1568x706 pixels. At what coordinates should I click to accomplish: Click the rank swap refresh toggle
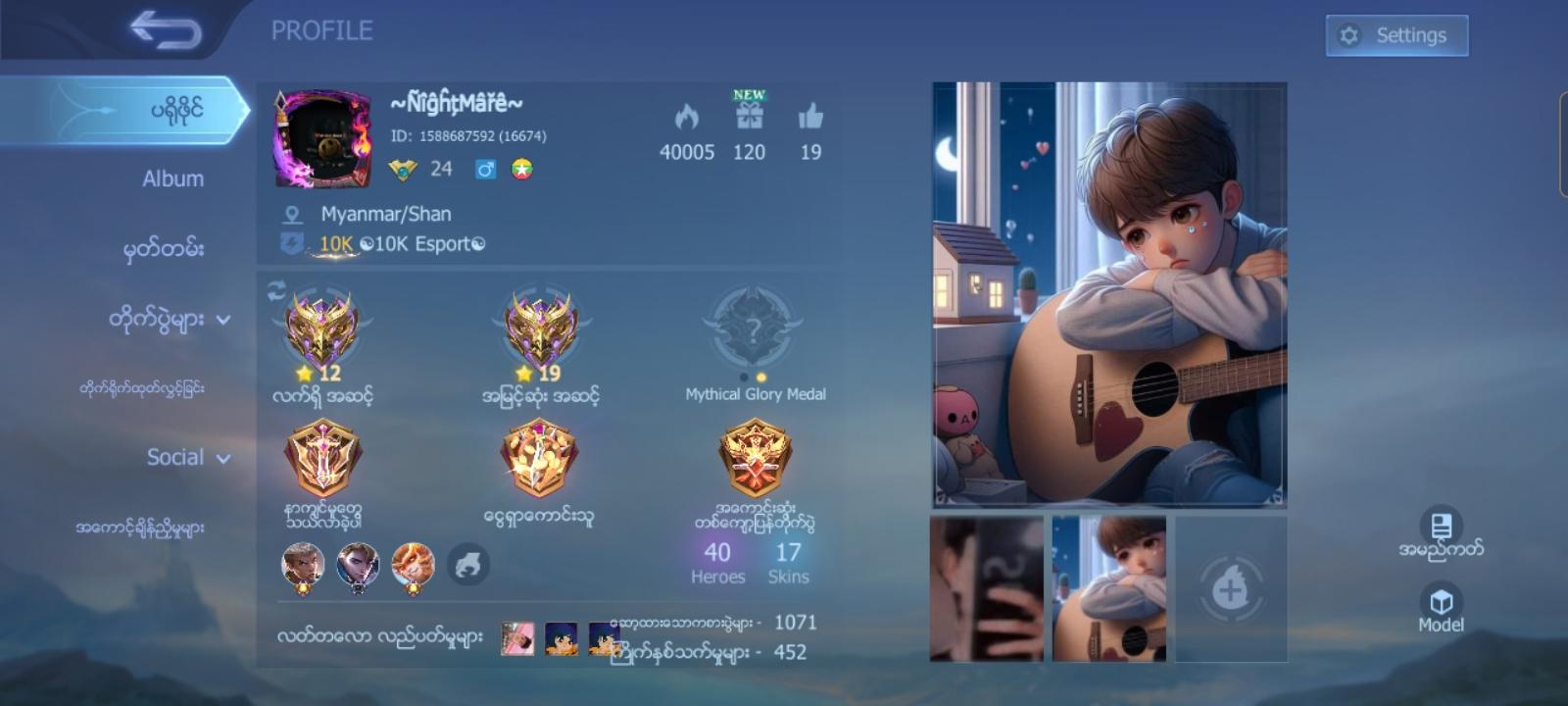[276, 287]
